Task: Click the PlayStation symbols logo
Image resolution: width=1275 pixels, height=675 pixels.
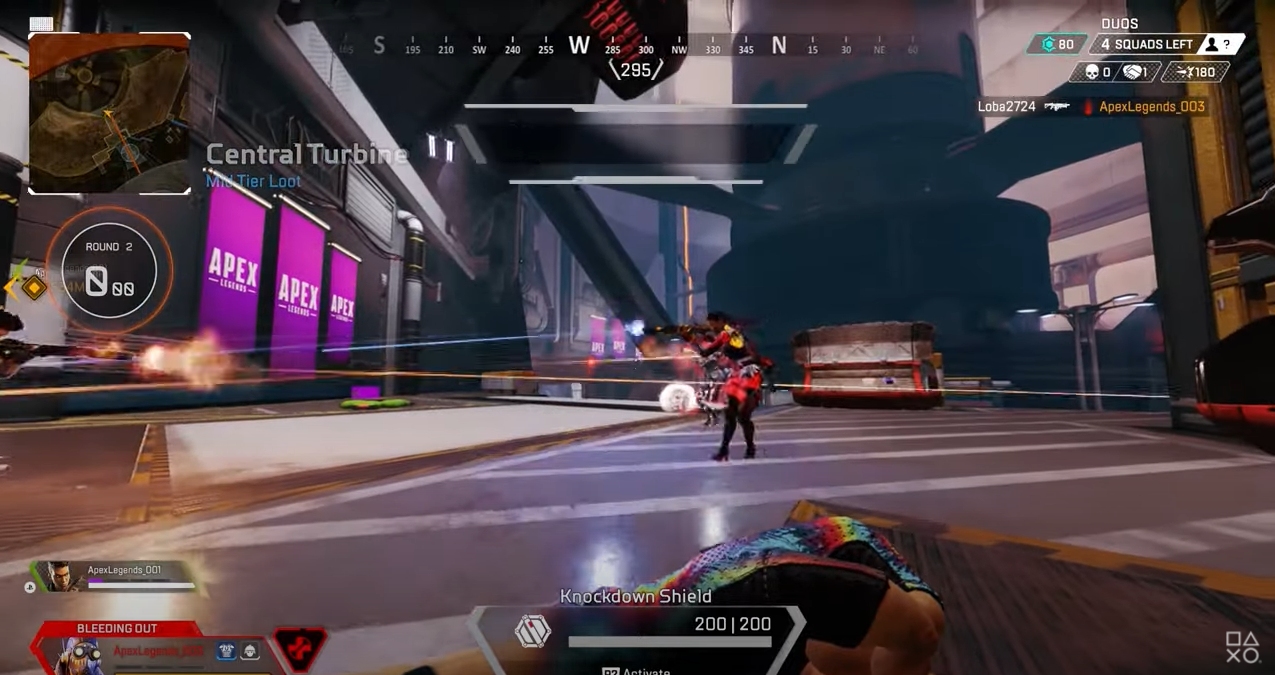Action: [x=1243, y=647]
